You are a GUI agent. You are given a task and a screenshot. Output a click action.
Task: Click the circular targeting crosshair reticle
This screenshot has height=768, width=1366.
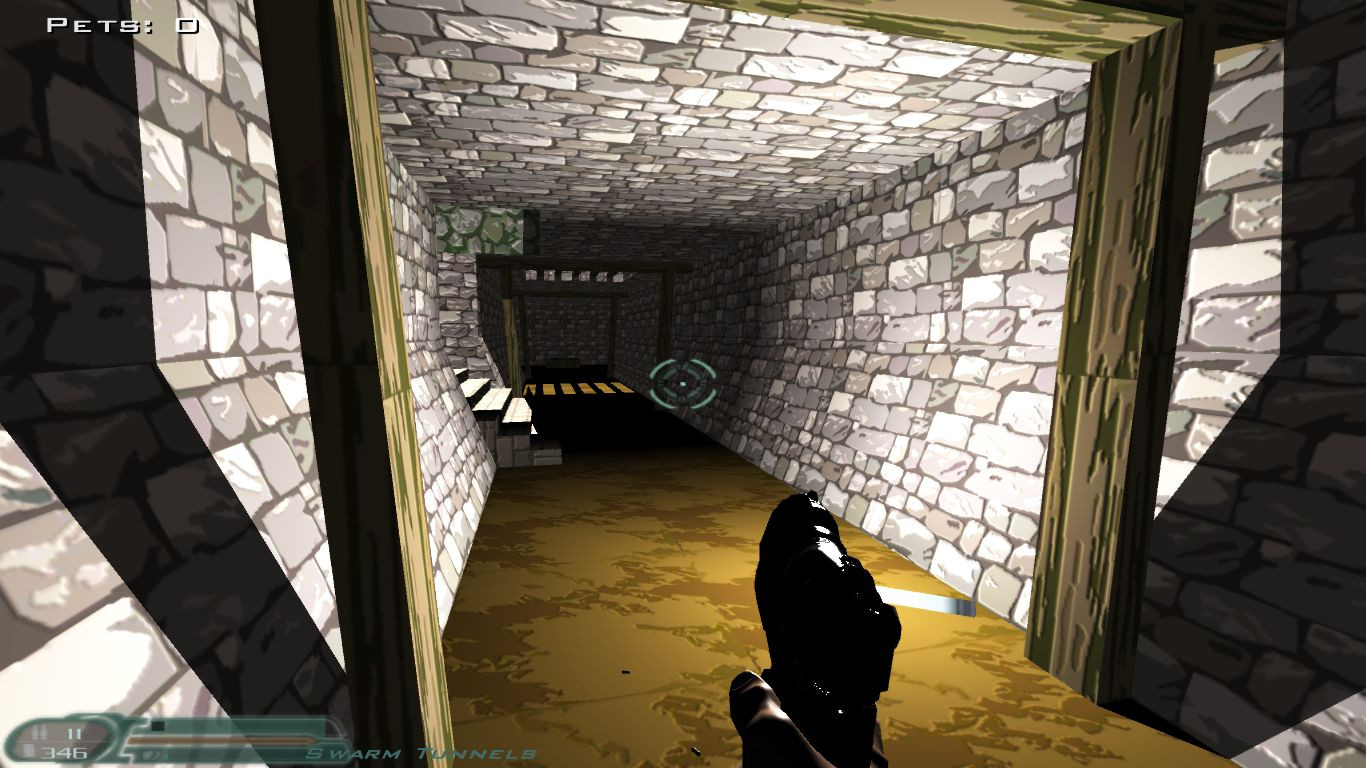pos(680,381)
